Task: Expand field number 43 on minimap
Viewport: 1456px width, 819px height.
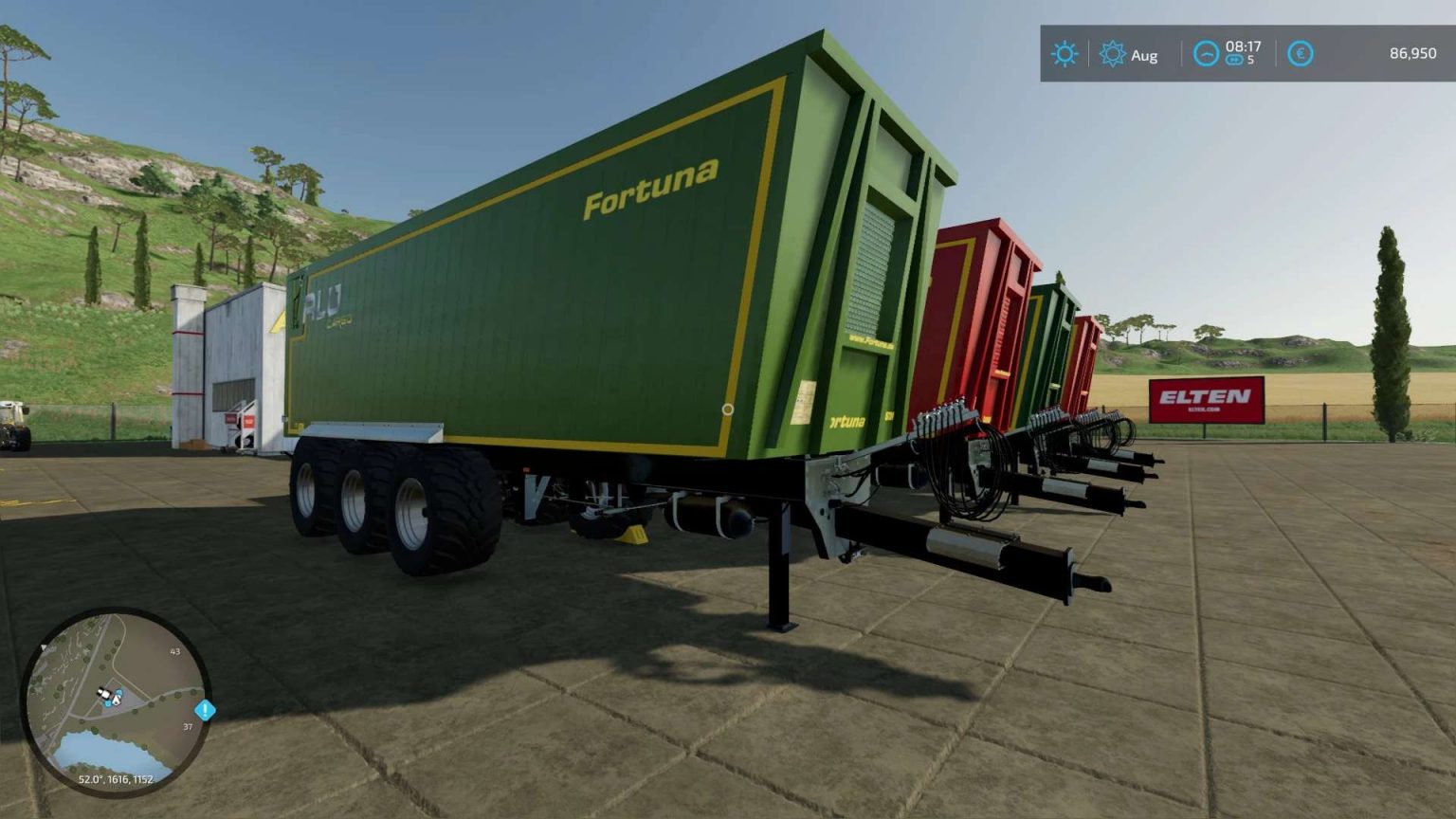Action: click(x=174, y=651)
